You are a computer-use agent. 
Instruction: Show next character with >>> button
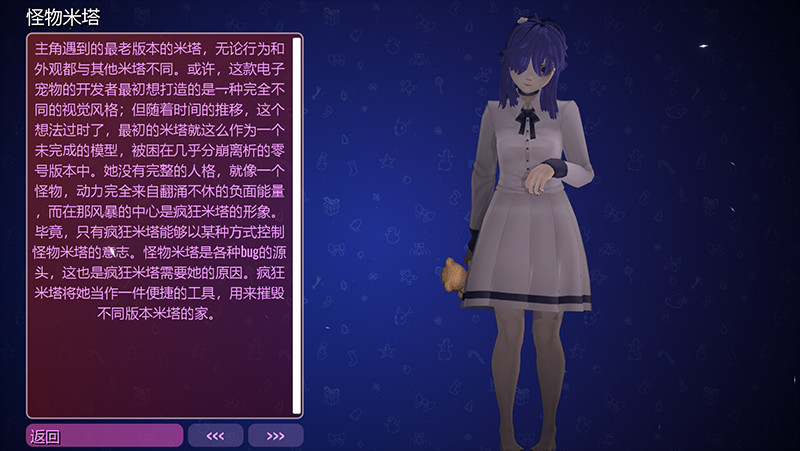point(275,435)
